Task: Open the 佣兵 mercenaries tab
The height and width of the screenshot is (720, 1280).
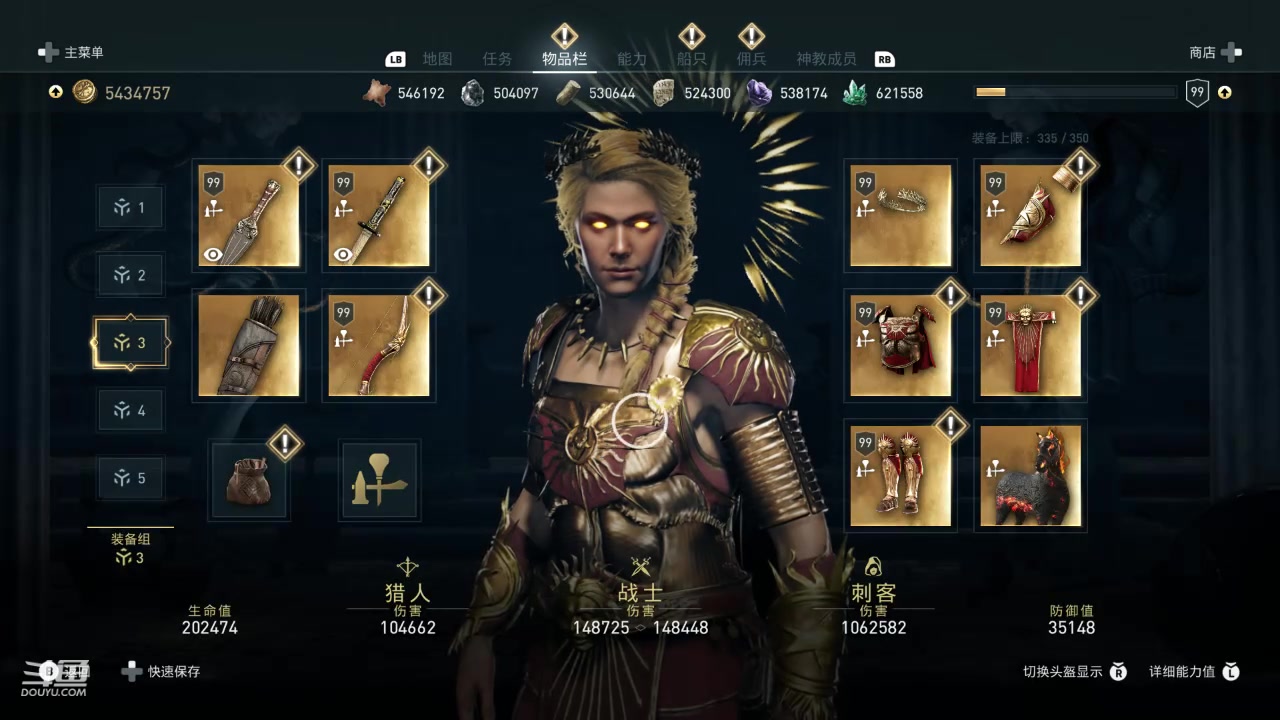Action: click(751, 59)
